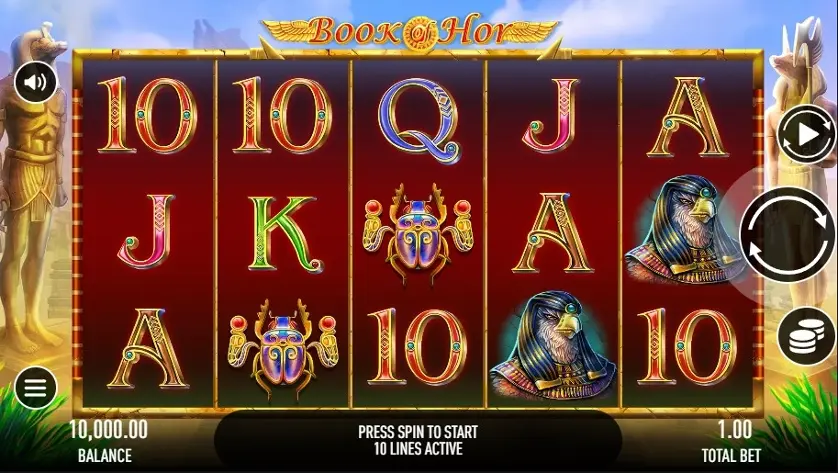Spin the reels with the circular arrows button
Image resolution: width=838 pixels, height=473 pixels.
coord(788,235)
